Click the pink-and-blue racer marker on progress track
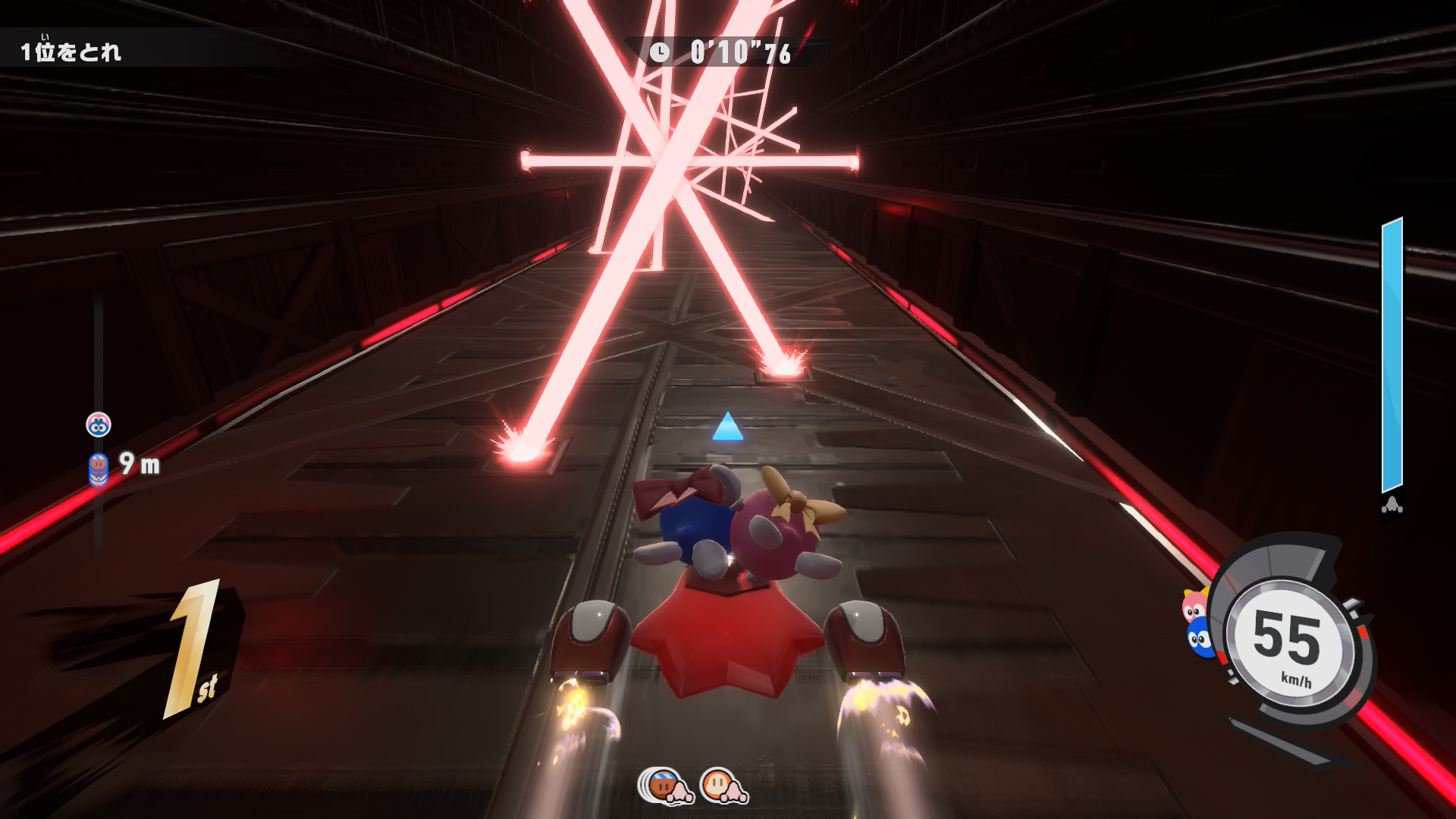 click(x=99, y=425)
